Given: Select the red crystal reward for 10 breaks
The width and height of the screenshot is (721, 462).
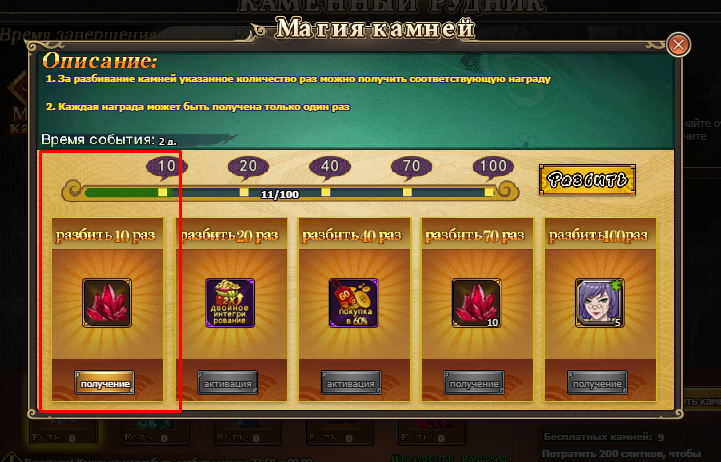Looking at the screenshot, I should (x=106, y=302).
